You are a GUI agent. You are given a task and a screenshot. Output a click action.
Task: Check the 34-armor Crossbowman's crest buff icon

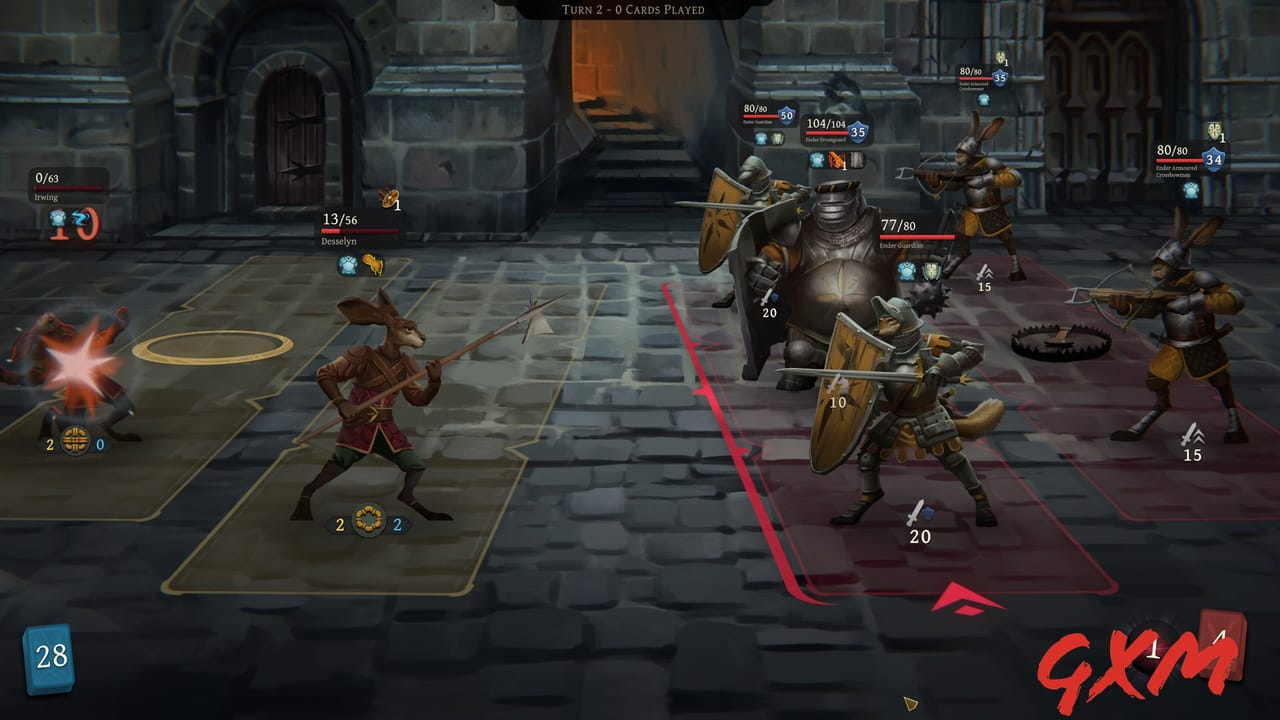tap(1214, 131)
